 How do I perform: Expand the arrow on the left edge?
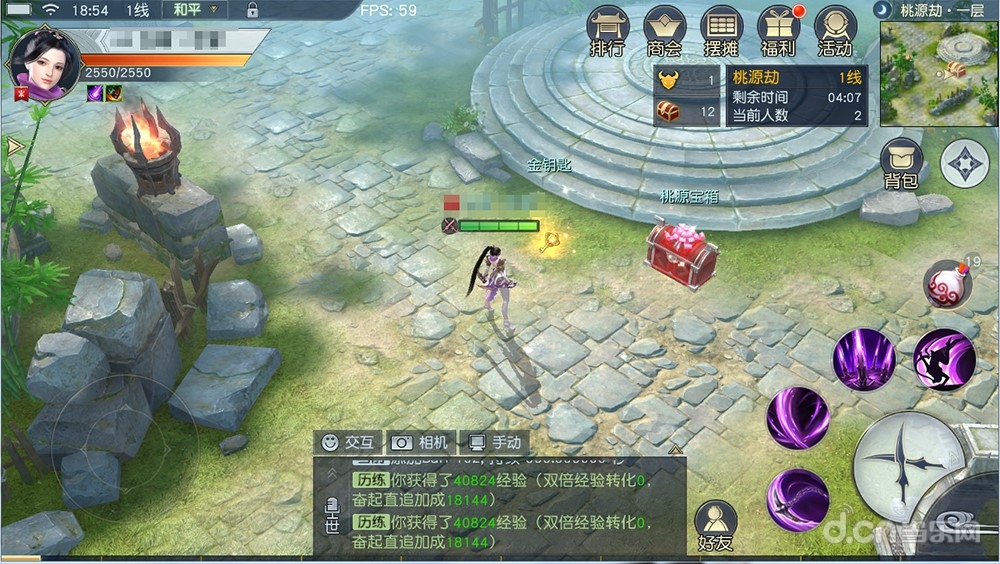14,147
